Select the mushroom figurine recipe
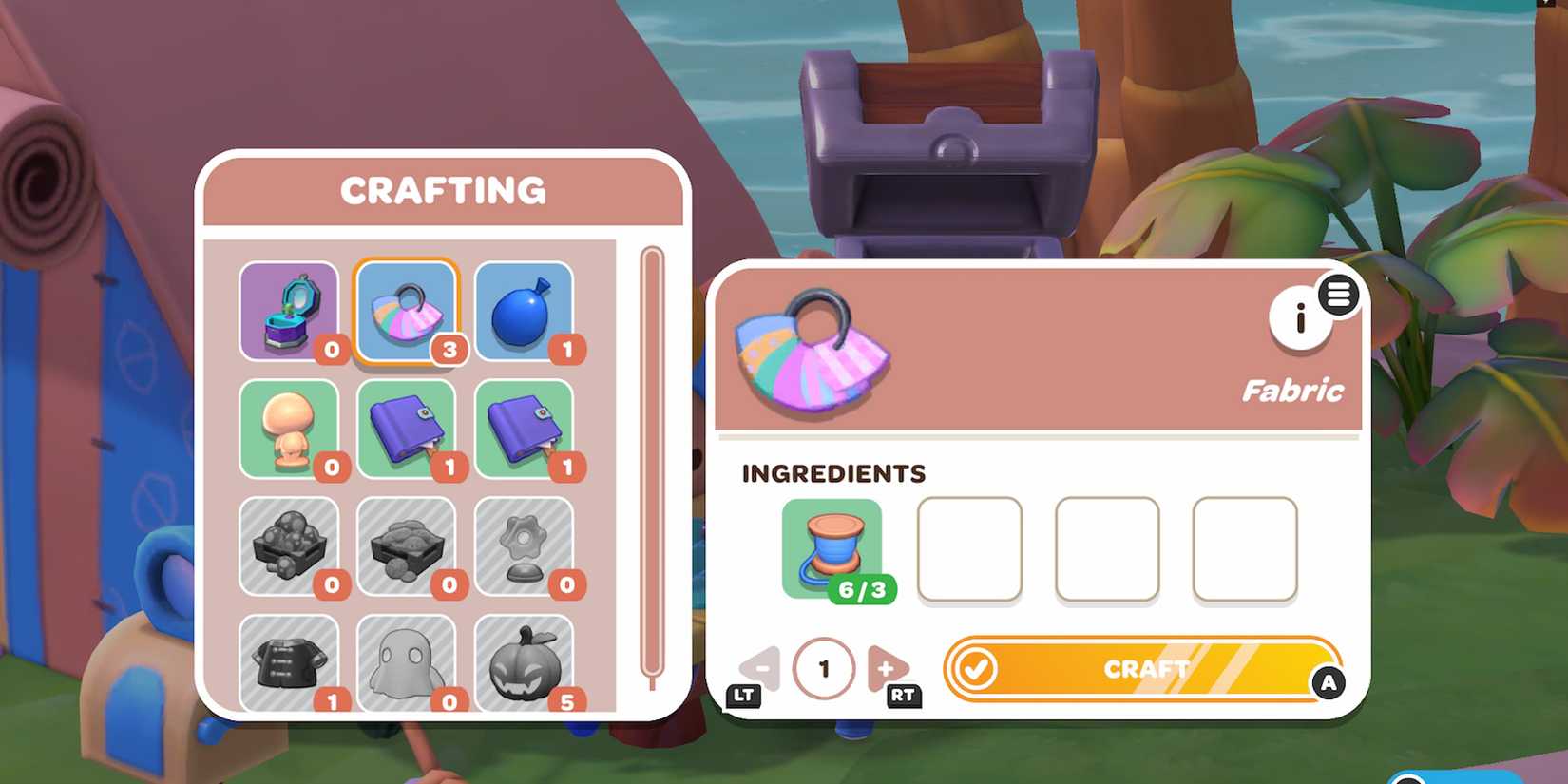1568x784 pixels. pos(289,428)
